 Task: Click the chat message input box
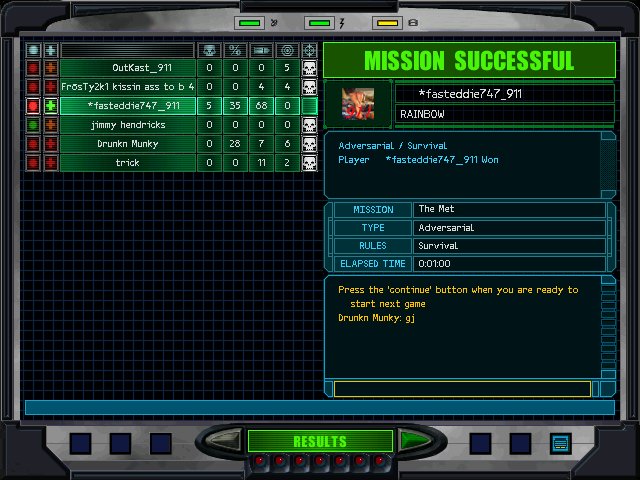(x=462, y=388)
